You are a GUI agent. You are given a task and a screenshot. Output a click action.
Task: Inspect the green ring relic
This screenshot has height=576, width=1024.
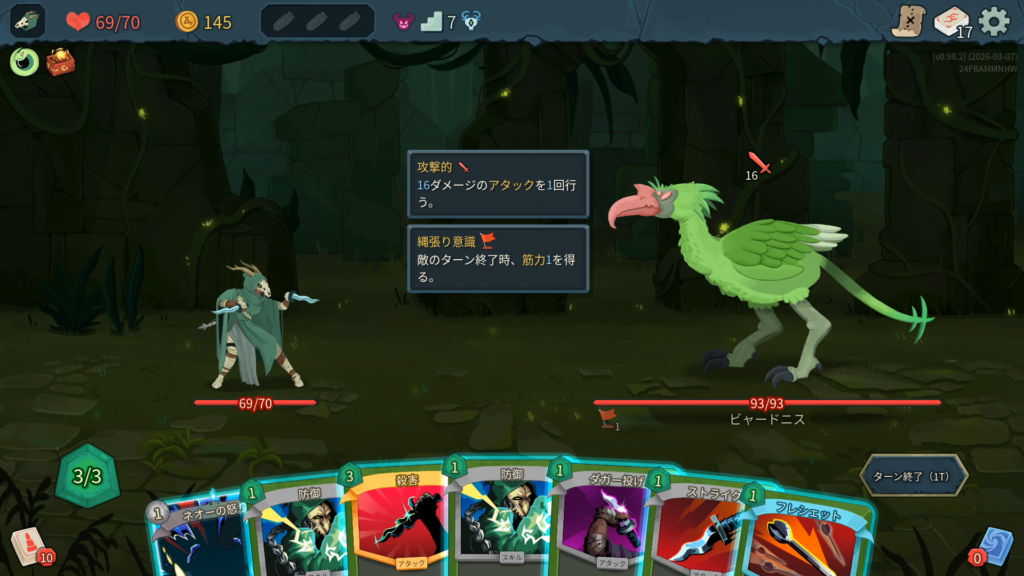pos(24,62)
